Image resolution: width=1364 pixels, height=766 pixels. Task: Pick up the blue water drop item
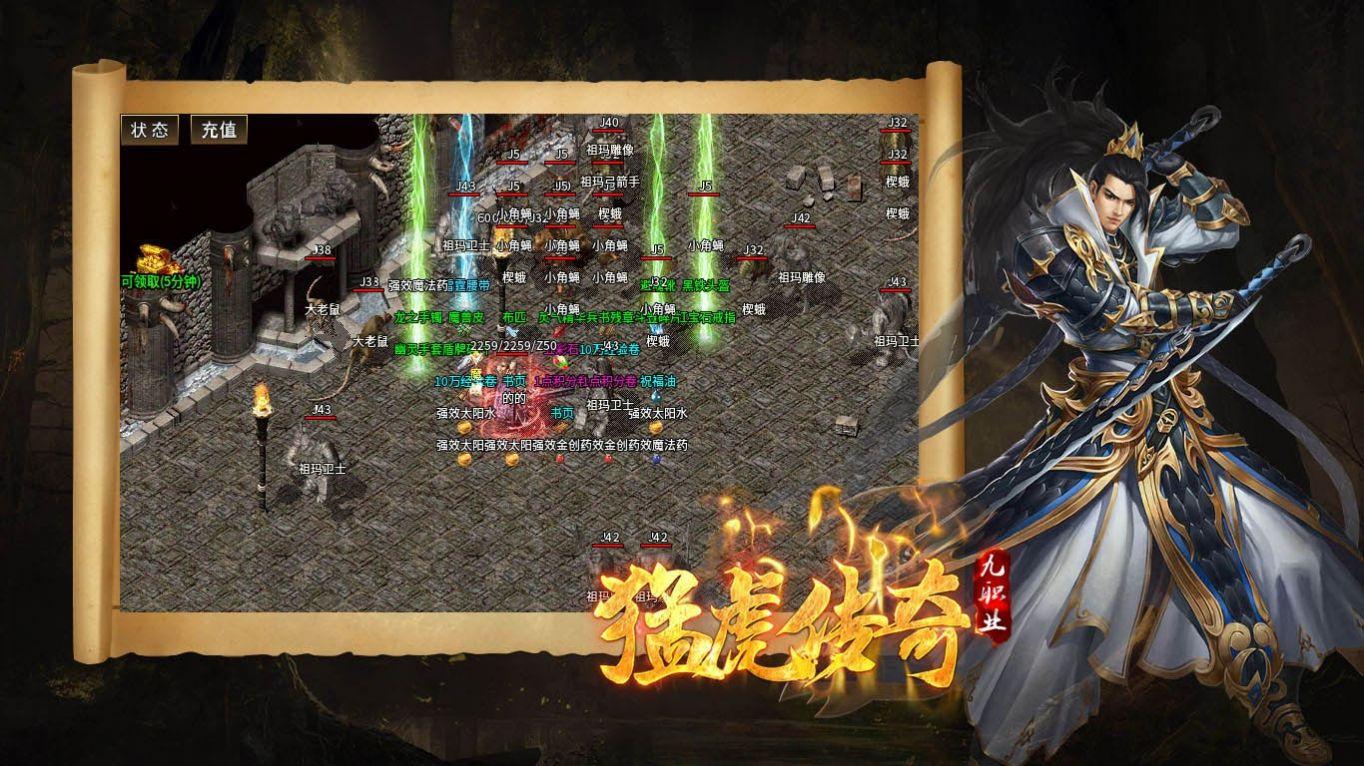(654, 398)
